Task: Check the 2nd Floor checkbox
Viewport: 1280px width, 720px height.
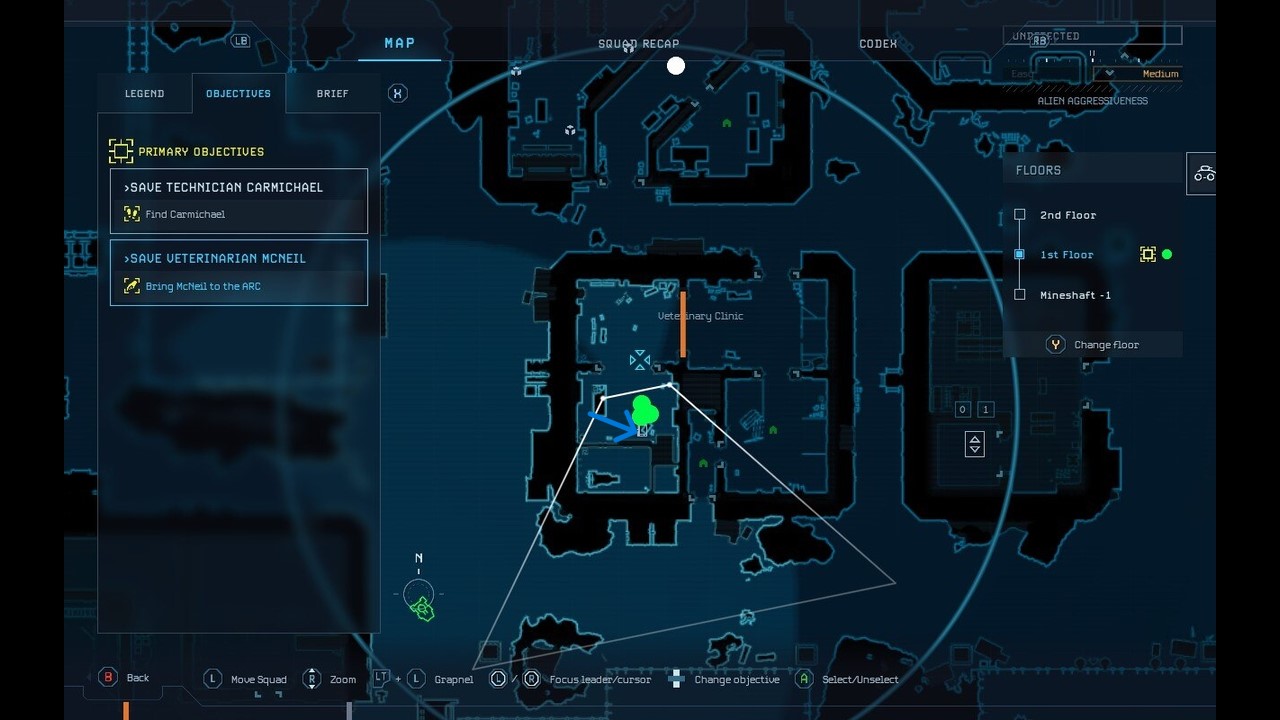Action: 1019,215
